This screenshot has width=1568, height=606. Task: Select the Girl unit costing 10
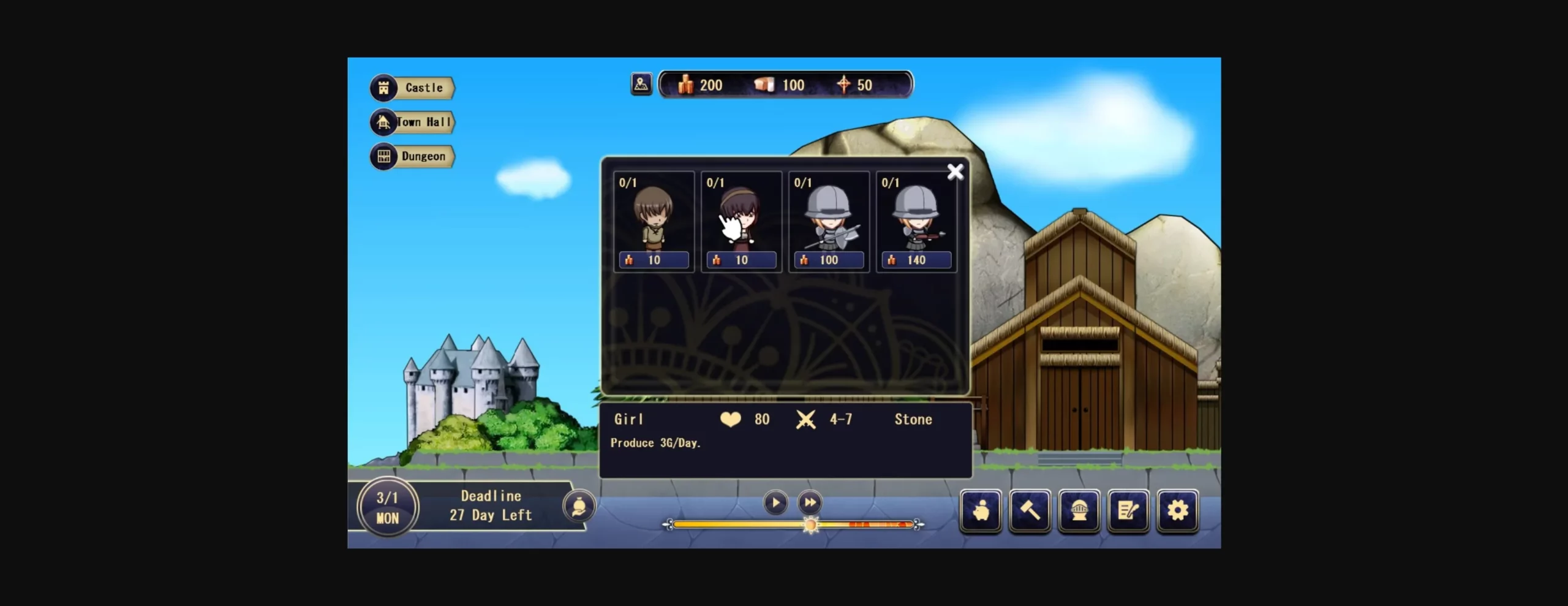click(x=741, y=221)
